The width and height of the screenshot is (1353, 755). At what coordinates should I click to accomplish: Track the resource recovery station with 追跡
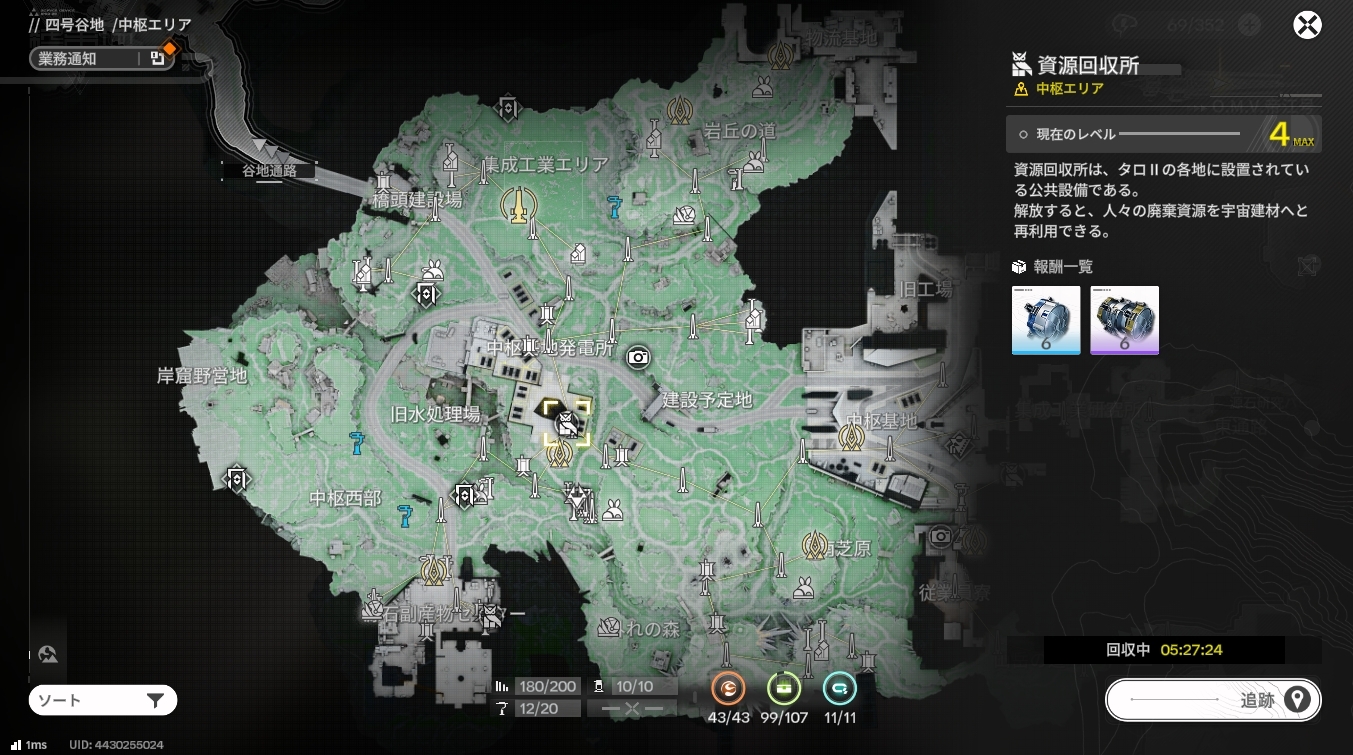(1213, 700)
